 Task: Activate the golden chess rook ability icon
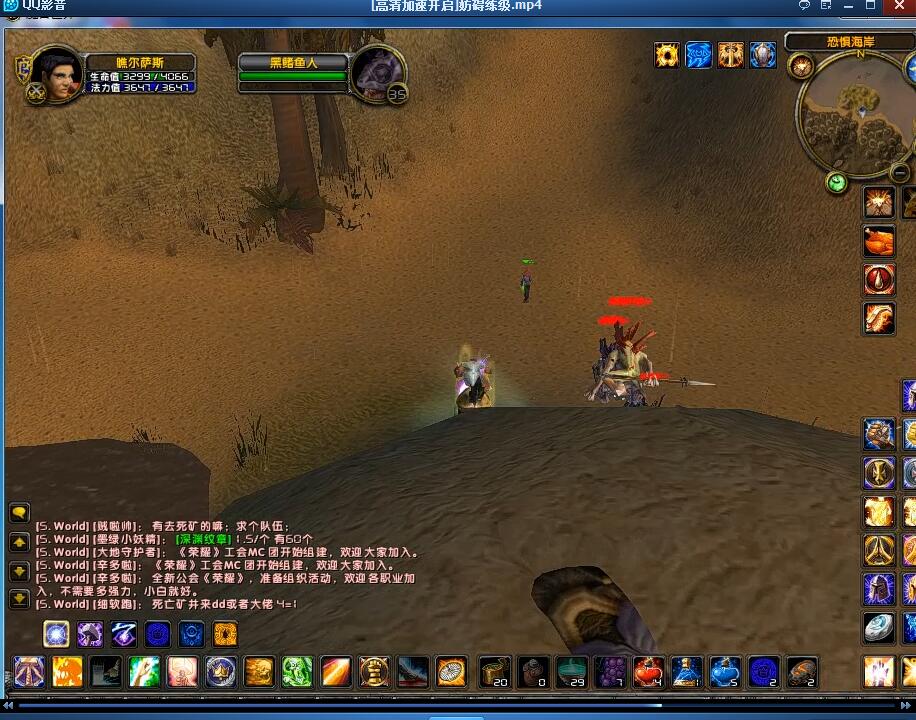click(374, 672)
